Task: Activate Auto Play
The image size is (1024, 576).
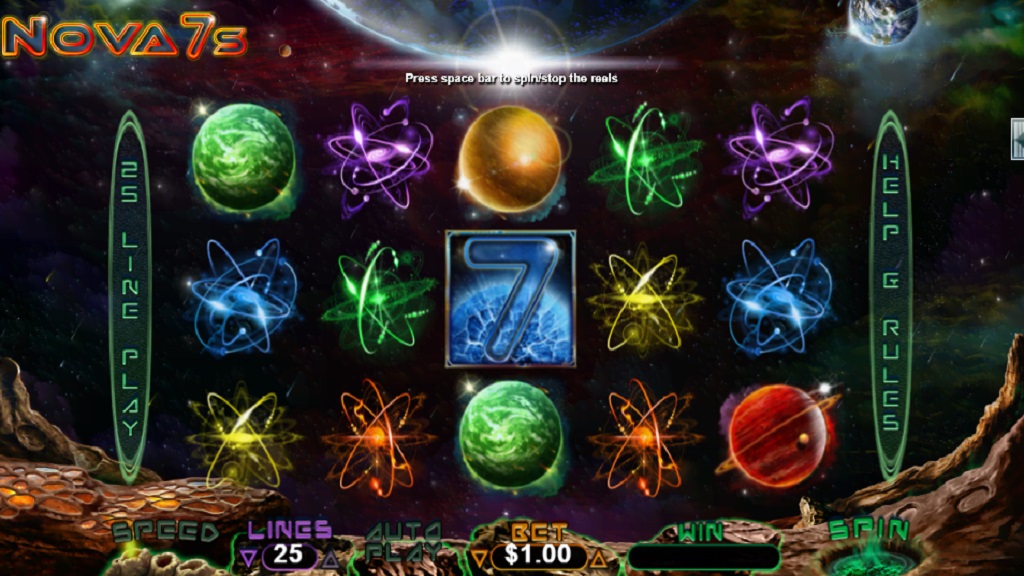Action: pyautogui.click(x=404, y=541)
